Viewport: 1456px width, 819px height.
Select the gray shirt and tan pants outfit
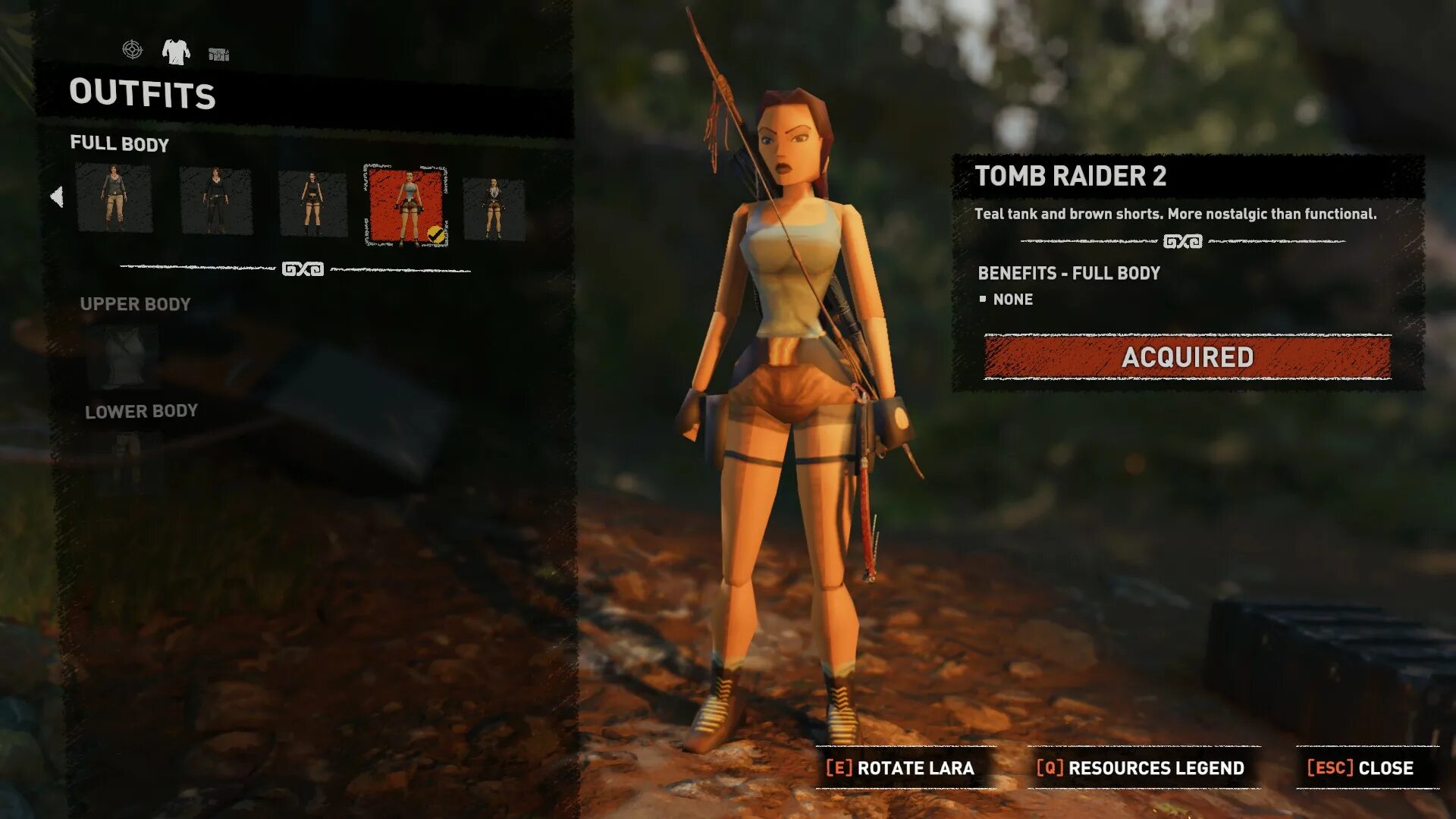[x=114, y=199]
